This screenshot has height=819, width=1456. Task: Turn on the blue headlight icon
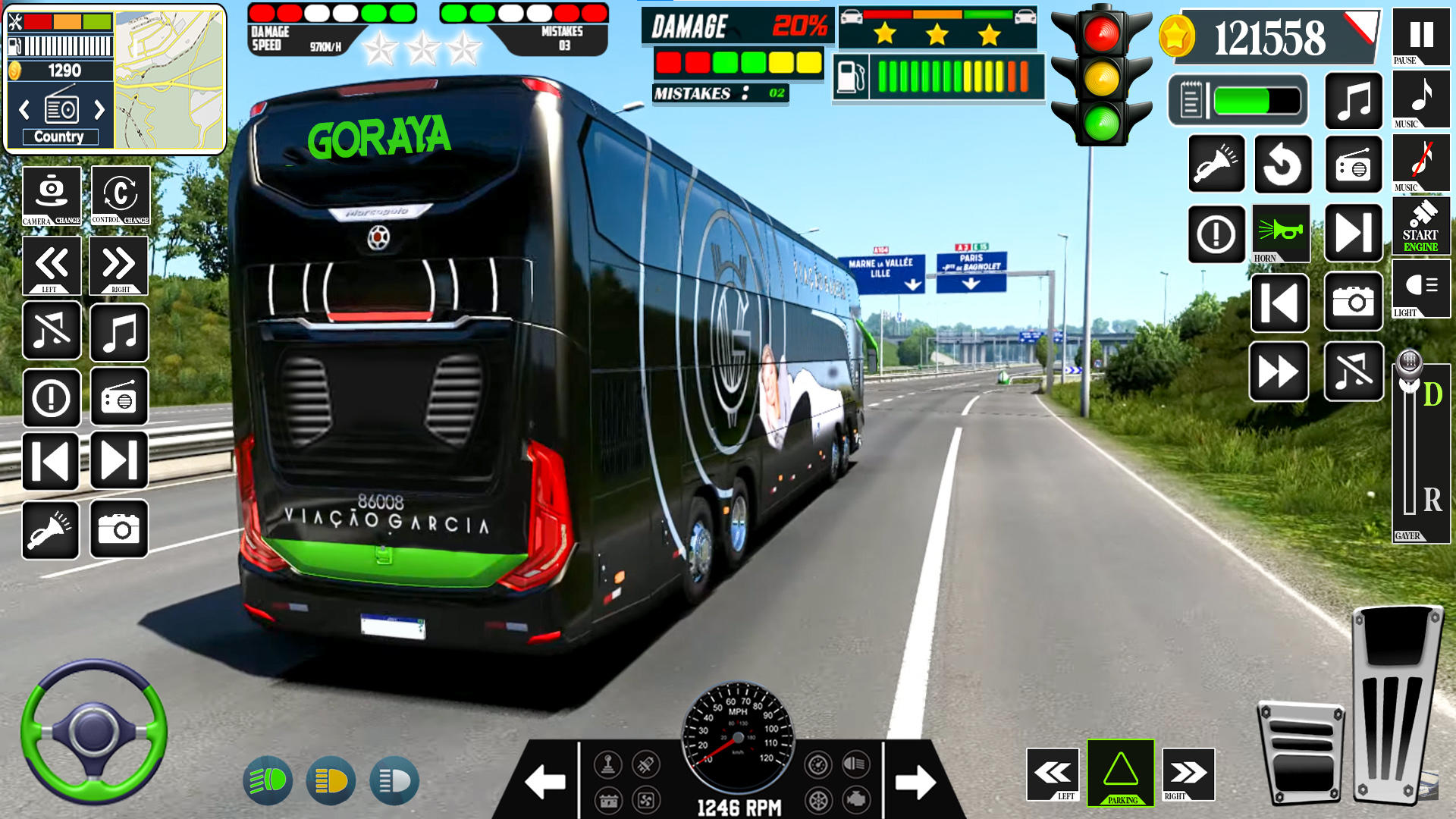point(394,780)
